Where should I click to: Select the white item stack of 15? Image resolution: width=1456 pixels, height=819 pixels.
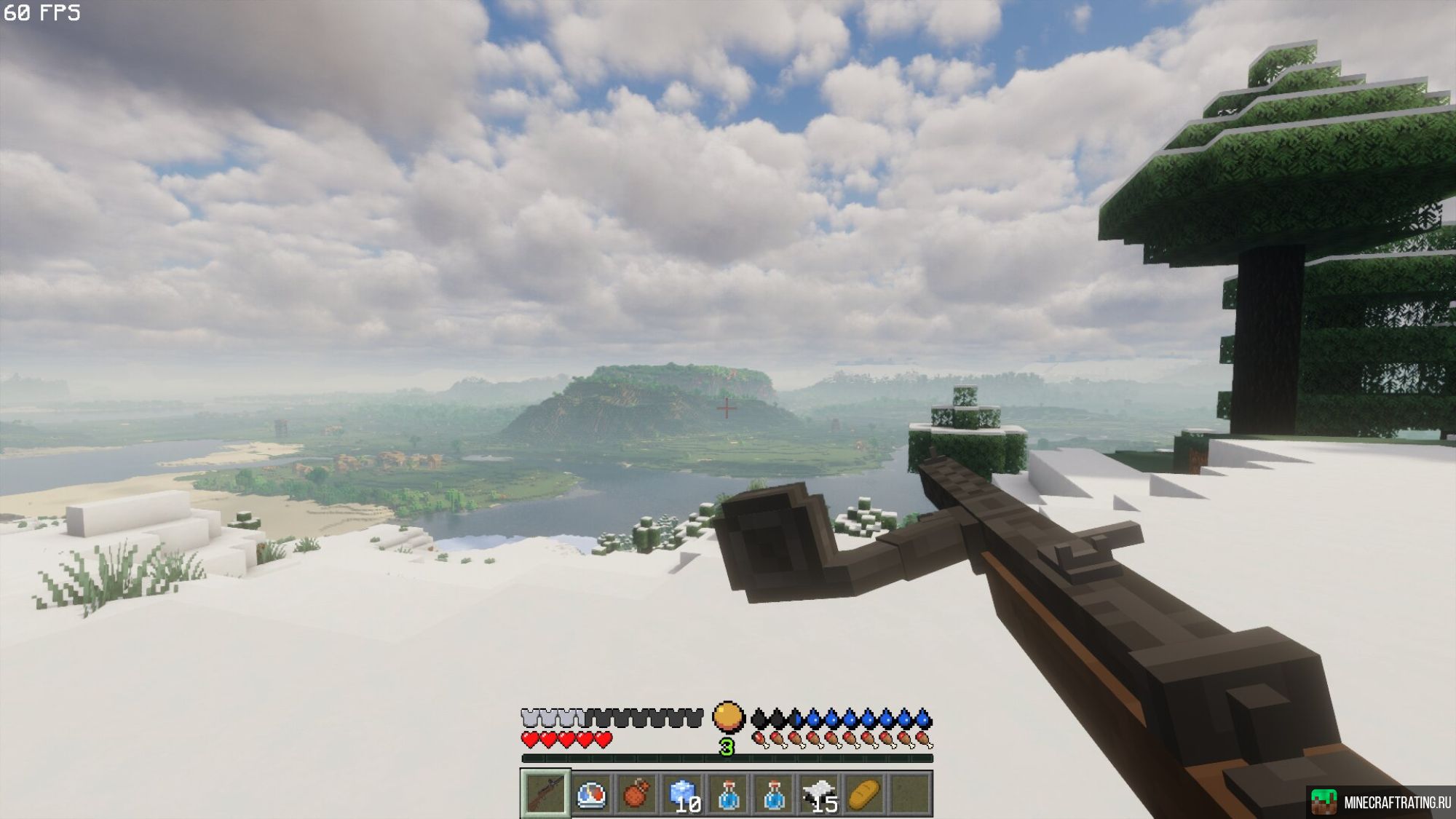pos(820,794)
